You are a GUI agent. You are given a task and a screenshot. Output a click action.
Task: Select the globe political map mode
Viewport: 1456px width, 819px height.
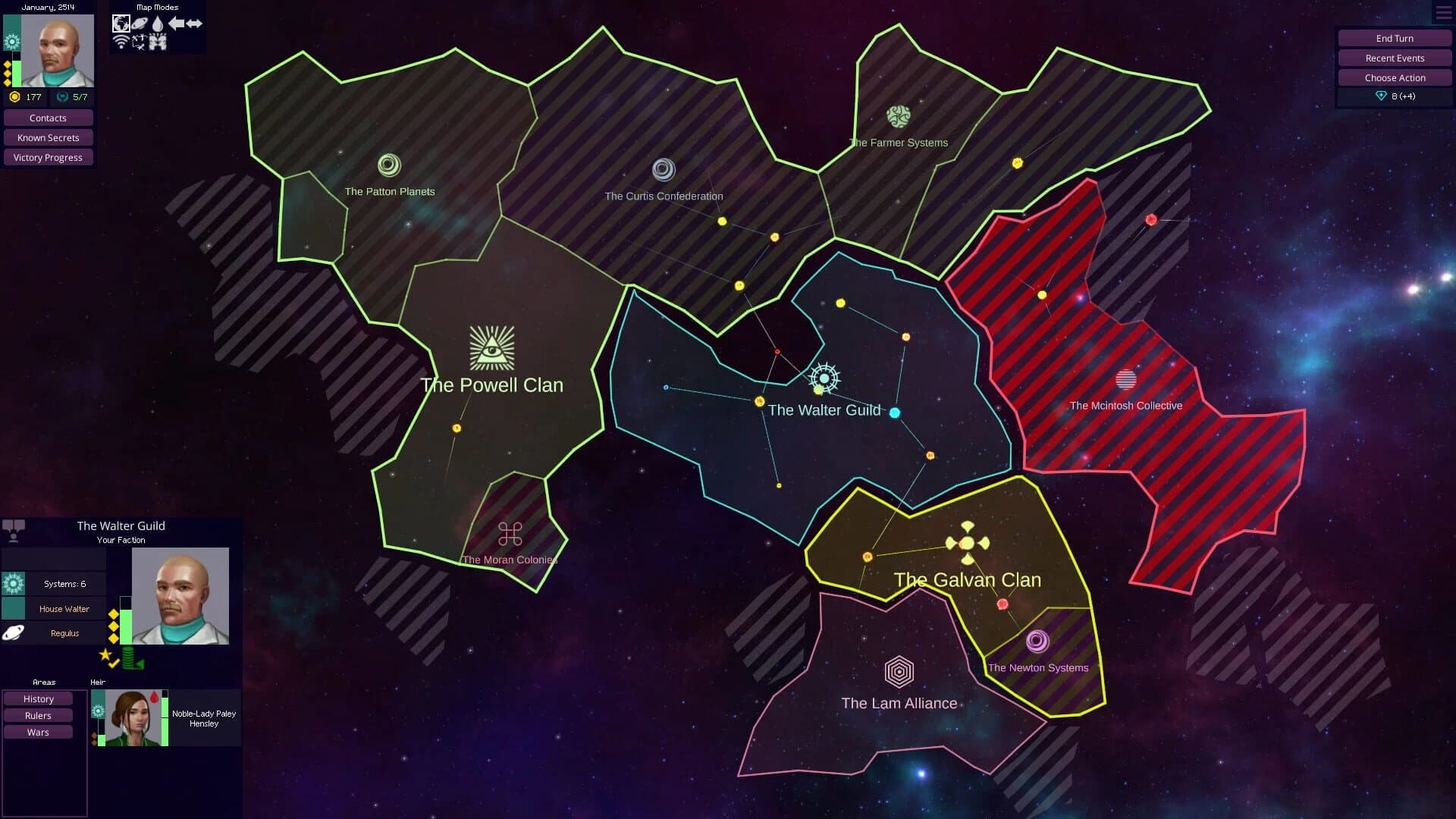coord(121,24)
